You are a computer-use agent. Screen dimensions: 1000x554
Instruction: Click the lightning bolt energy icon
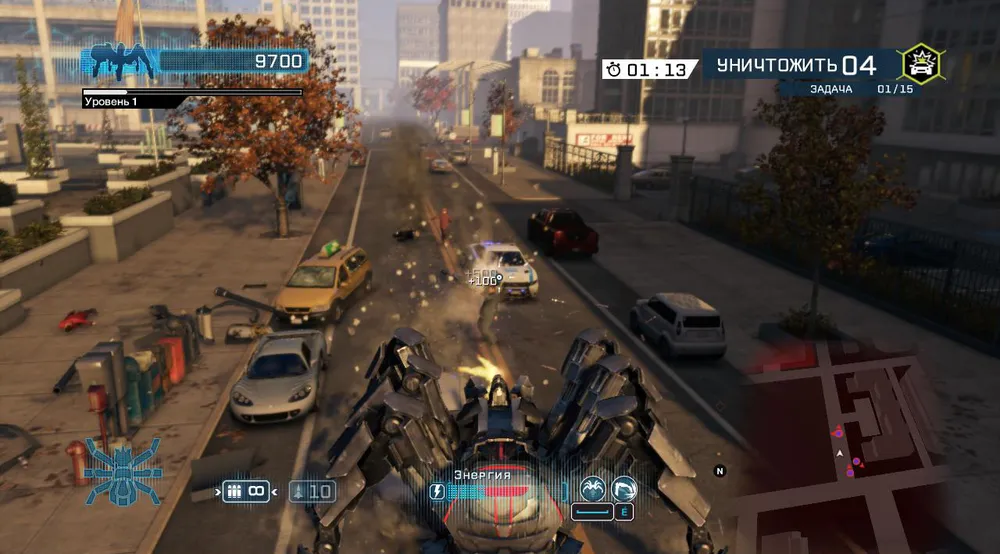(x=437, y=491)
